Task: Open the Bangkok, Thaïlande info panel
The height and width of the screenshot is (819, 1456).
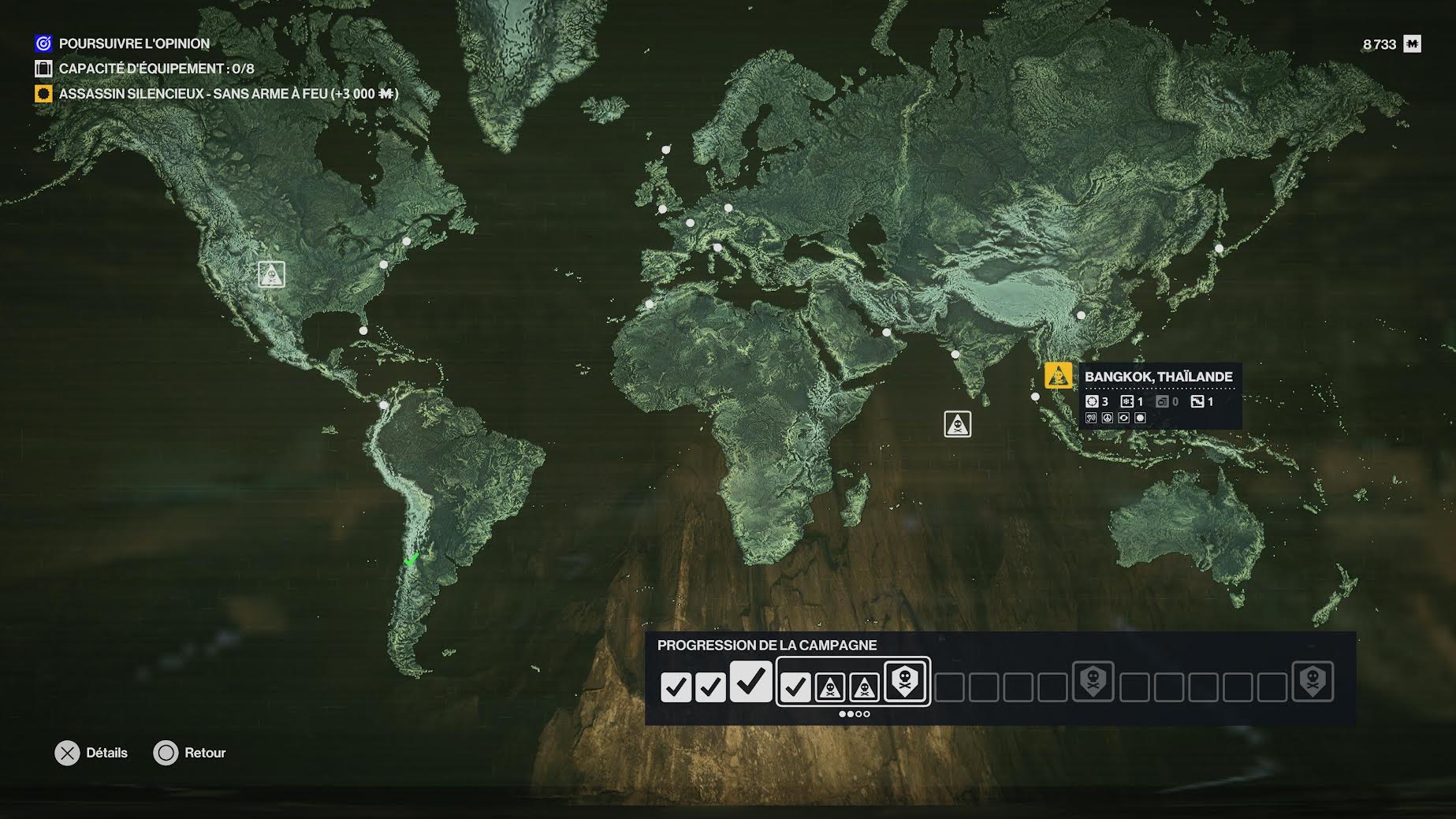Action: 1159,396
